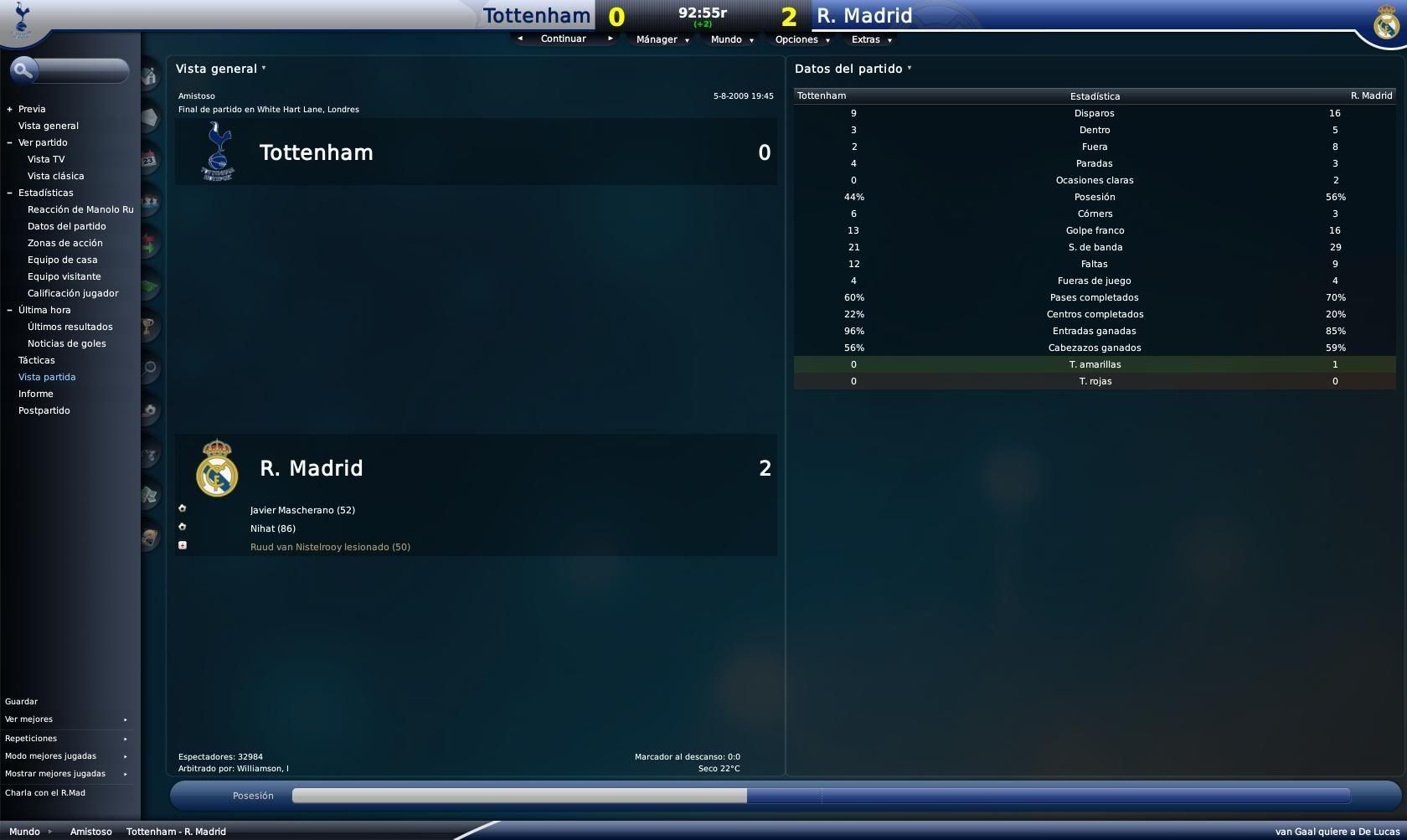Open Últimos resultados

[x=70, y=327]
